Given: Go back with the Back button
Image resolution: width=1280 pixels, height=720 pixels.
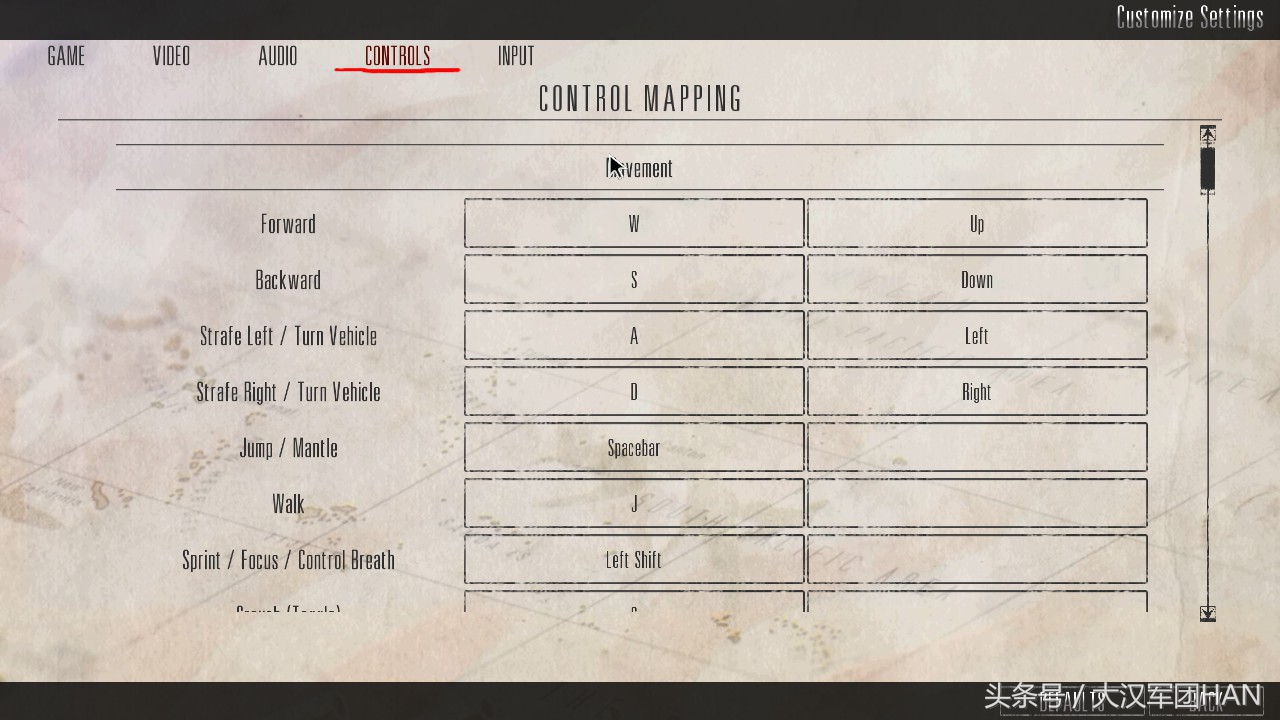Looking at the screenshot, I should pyautogui.click(x=1207, y=702).
